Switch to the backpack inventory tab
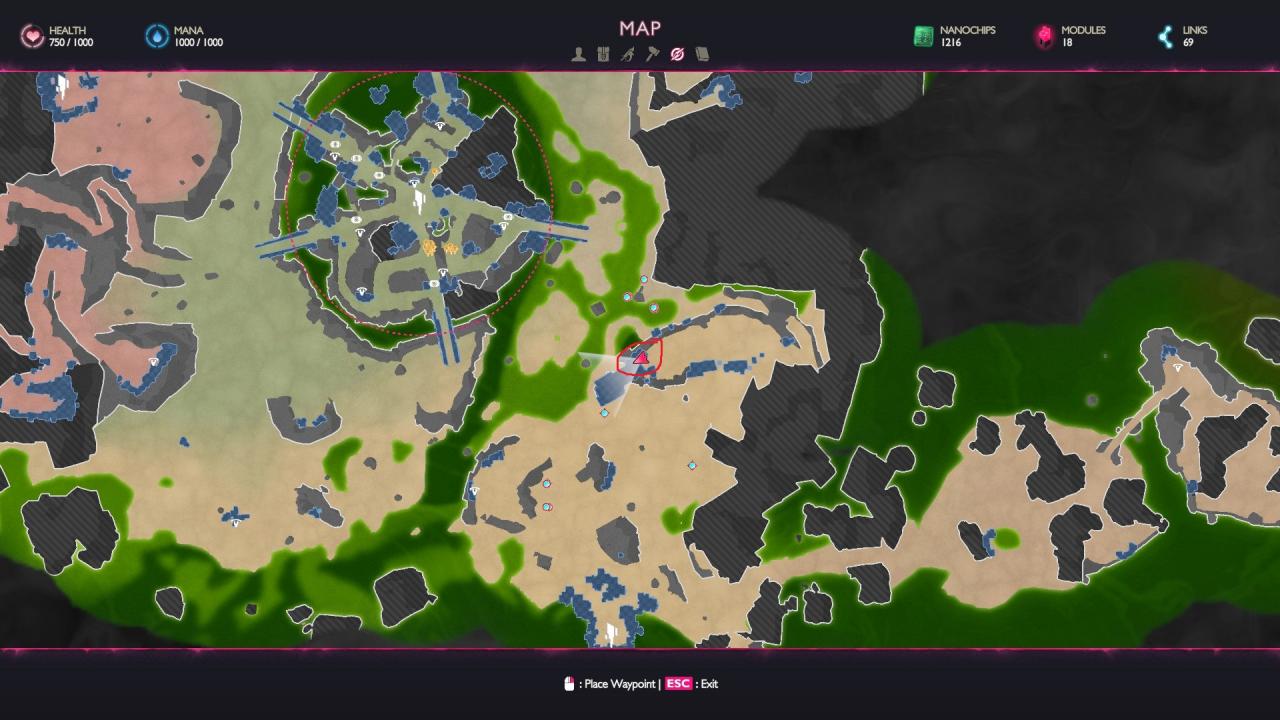The height and width of the screenshot is (720, 1280). pos(603,54)
